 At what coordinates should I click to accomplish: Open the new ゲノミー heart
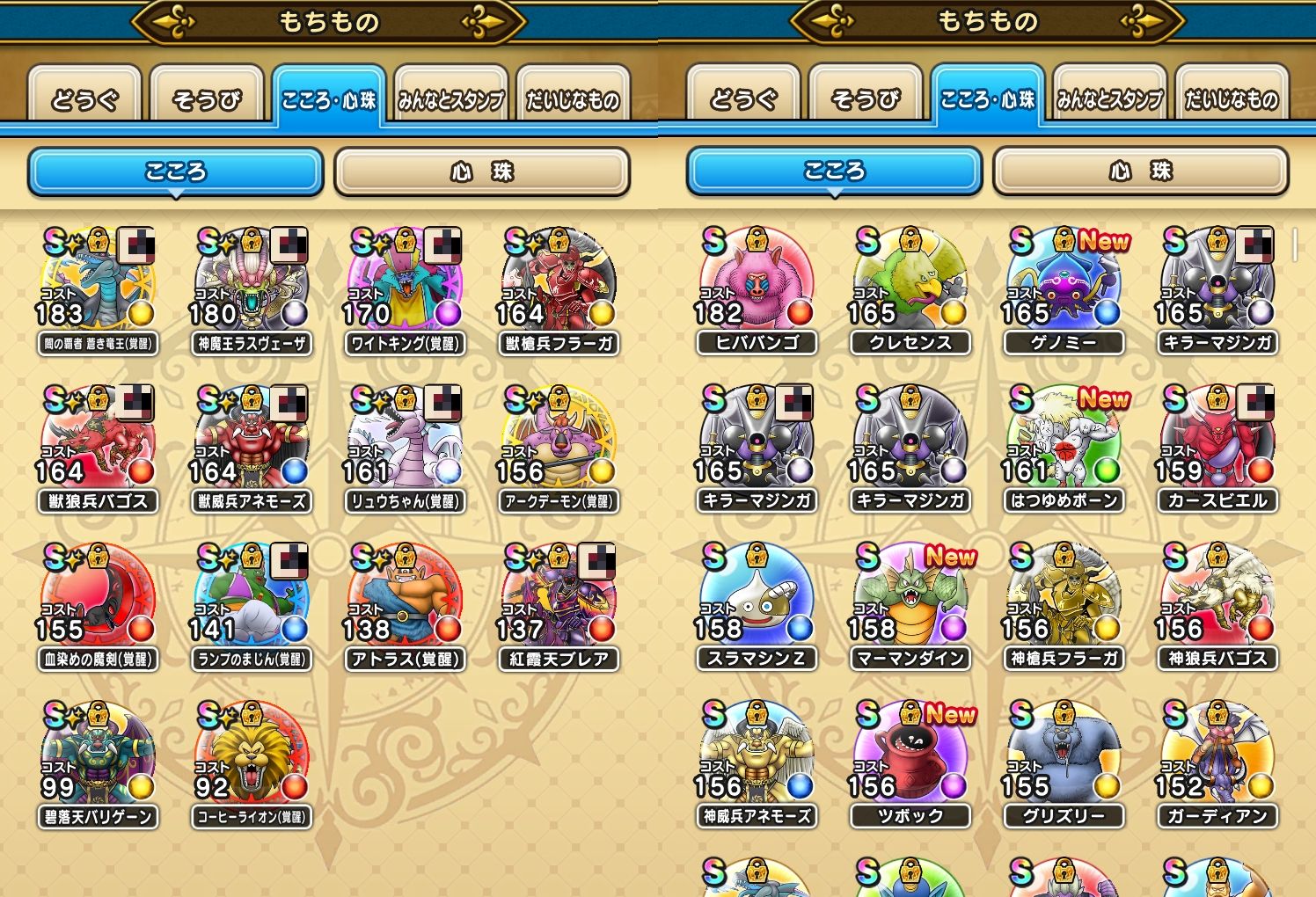(x=1064, y=281)
